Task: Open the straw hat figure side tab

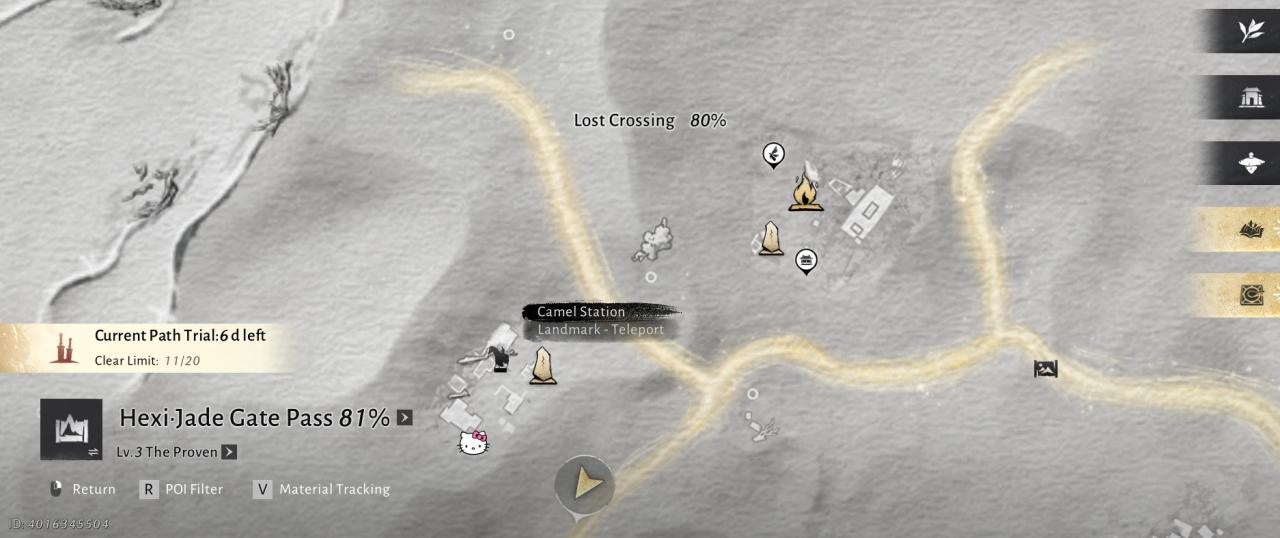Action: click(x=1250, y=163)
